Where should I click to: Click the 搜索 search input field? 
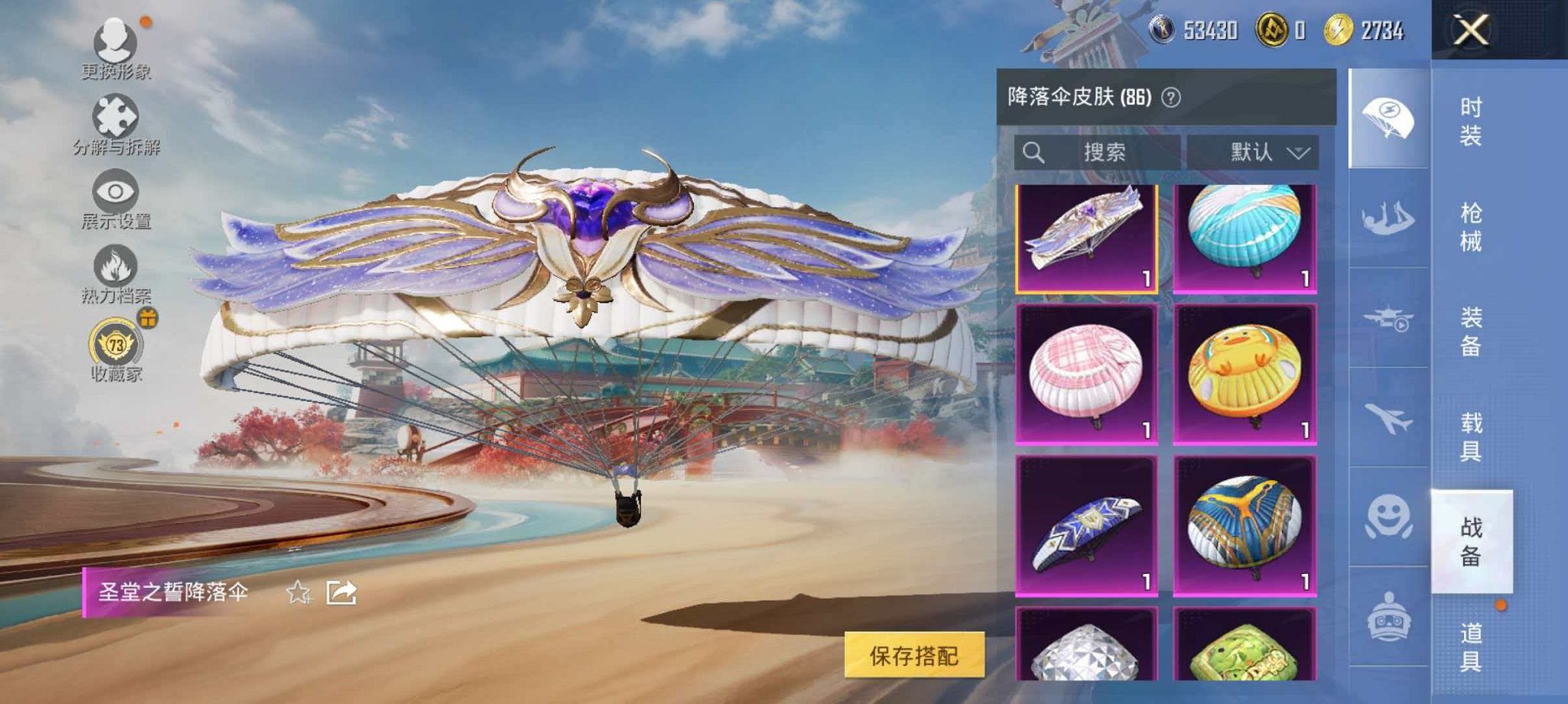pos(1101,152)
